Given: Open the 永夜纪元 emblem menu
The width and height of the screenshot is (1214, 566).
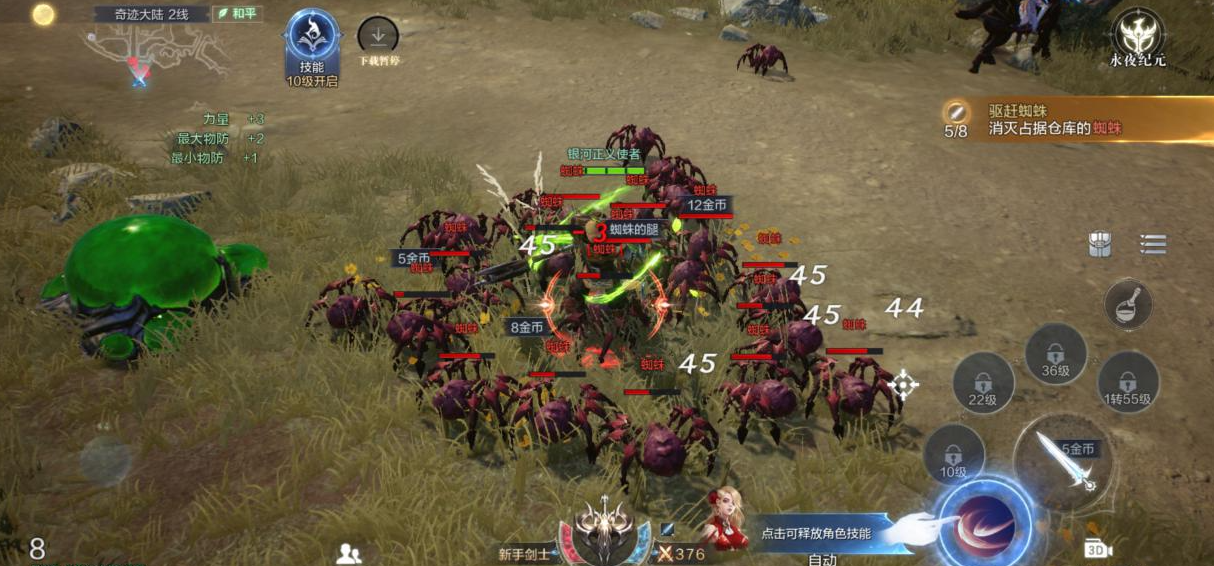Looking at the screenshot, I should point(1138,35).
